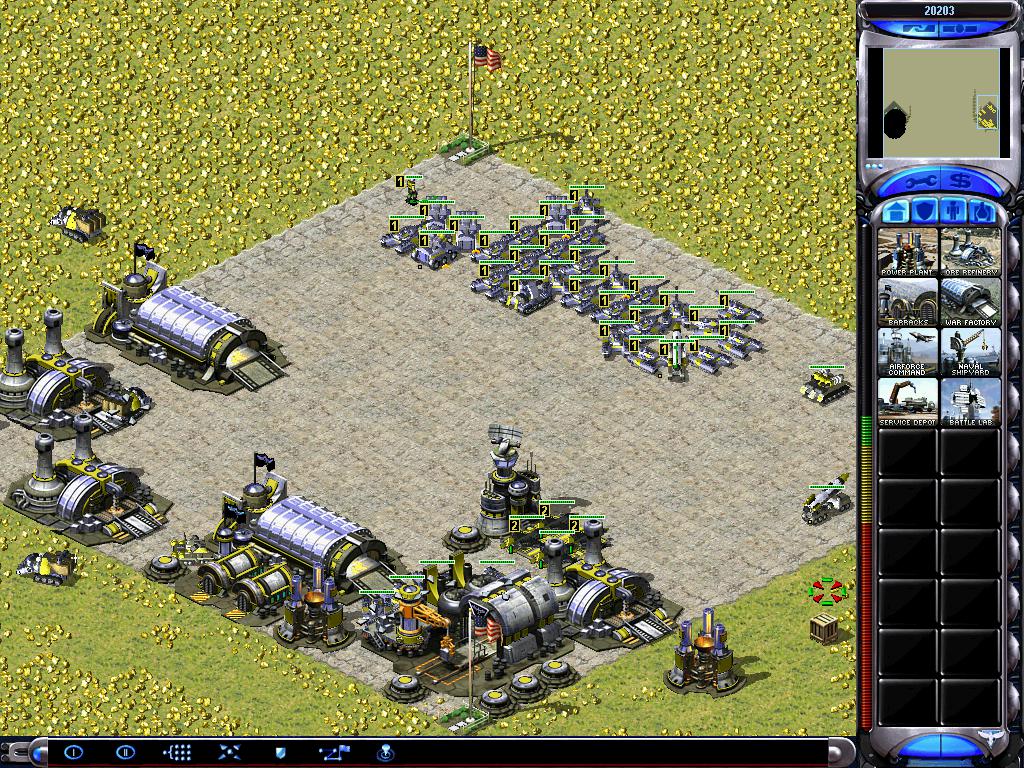Click the shield guard command button

click(x=281, y=752)
